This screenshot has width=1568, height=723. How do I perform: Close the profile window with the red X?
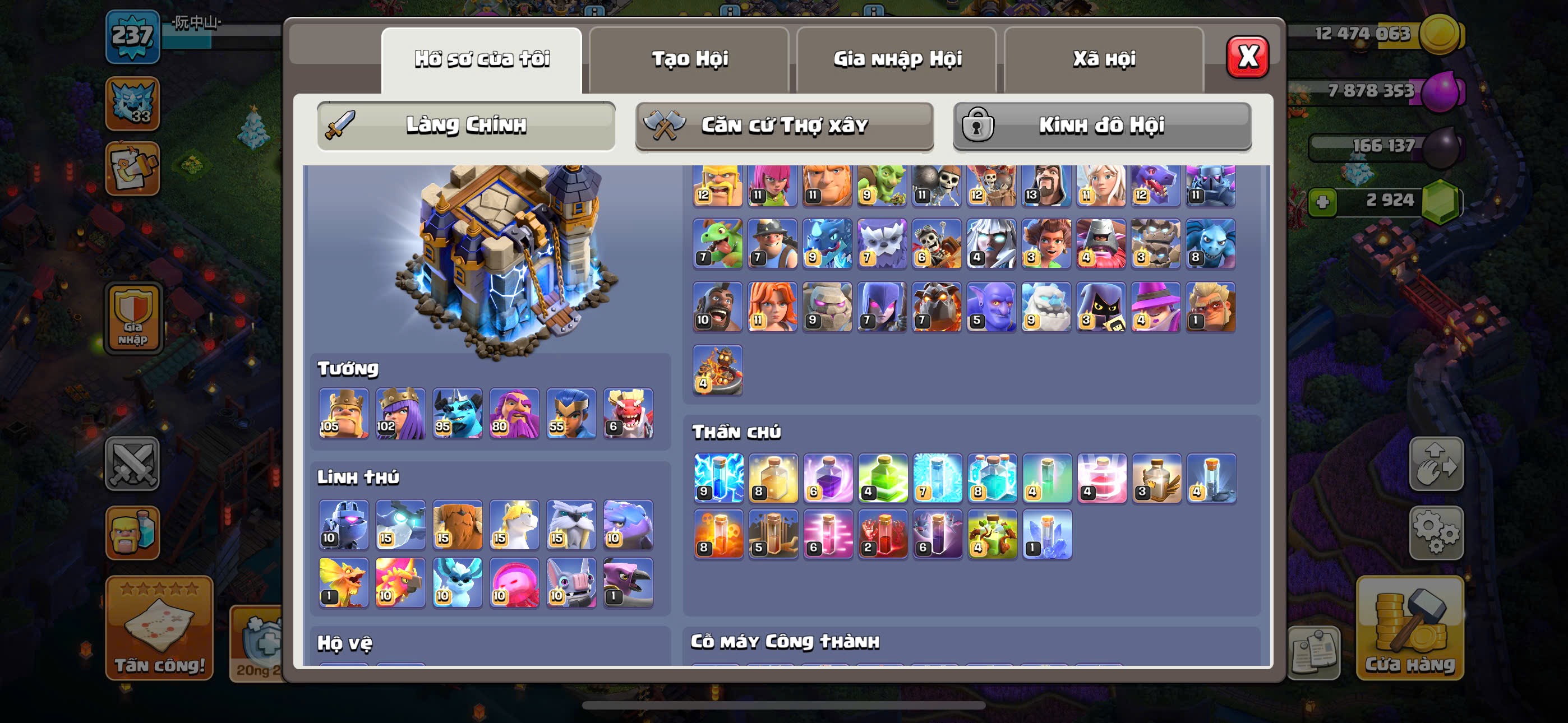[x=1247, y=57]
